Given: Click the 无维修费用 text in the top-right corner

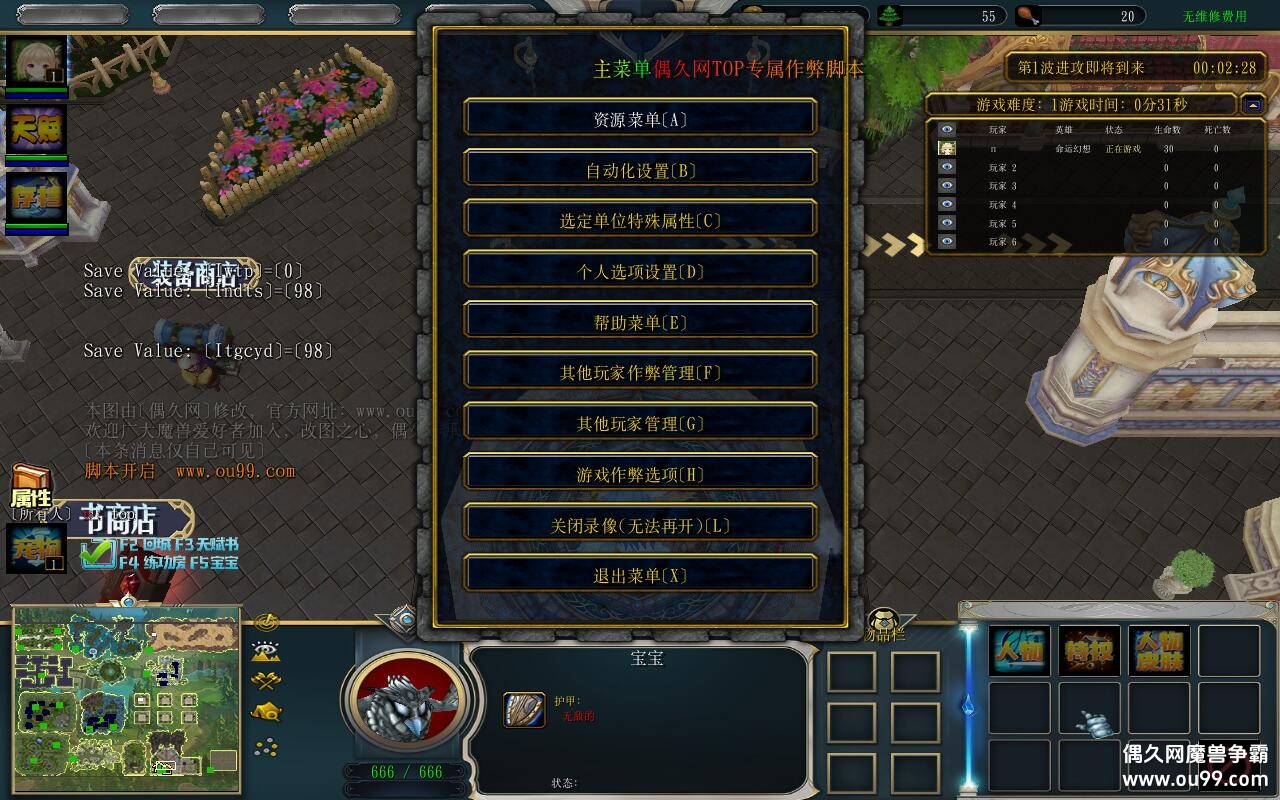Looking at the screenshot, I should pyautogui.click(x=1218, y=15).
